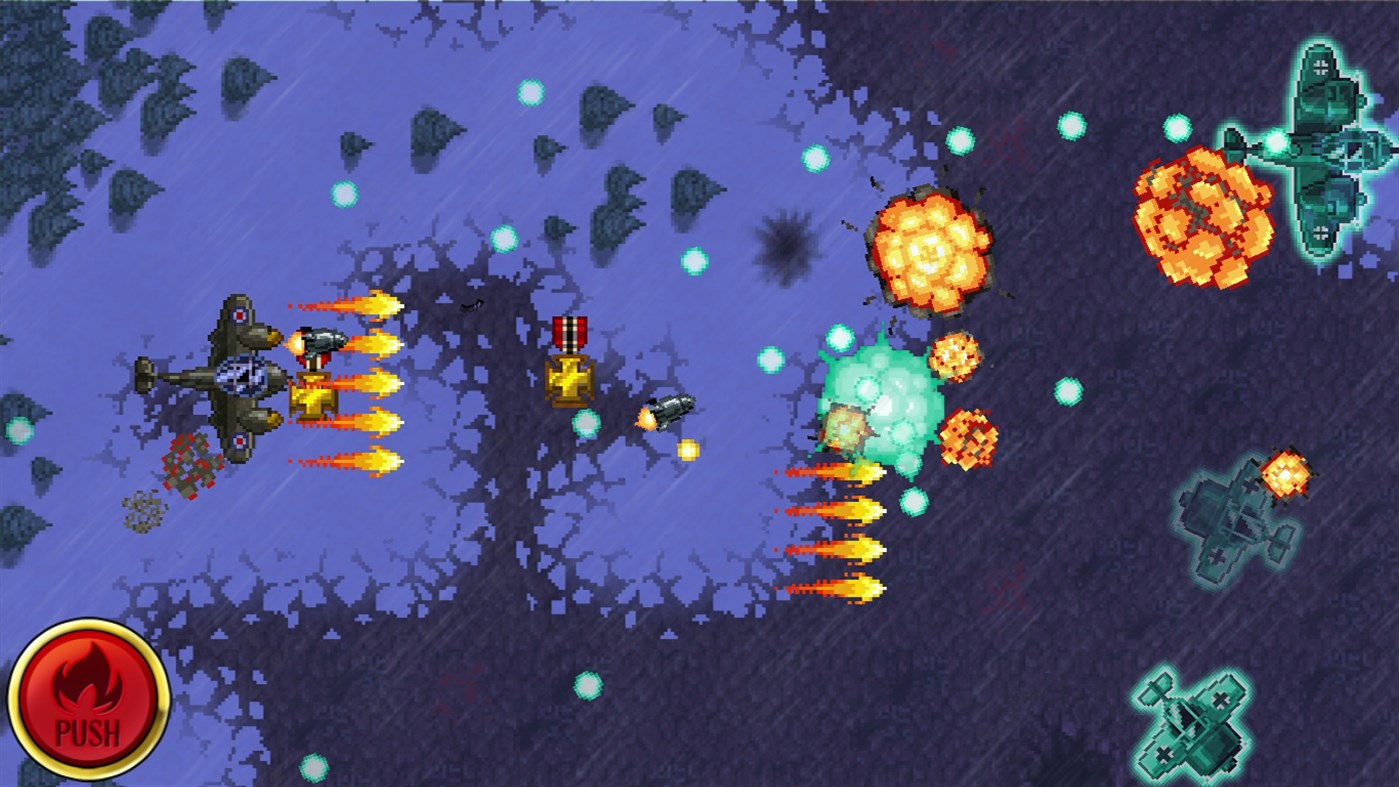
Task: Click the large orange explosion near center
Action: pos(930,250)
